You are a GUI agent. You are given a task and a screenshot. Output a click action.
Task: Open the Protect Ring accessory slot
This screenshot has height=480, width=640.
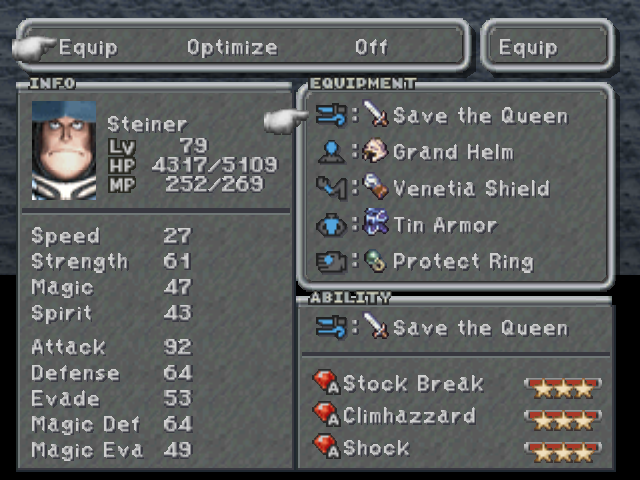pos(462,262)
